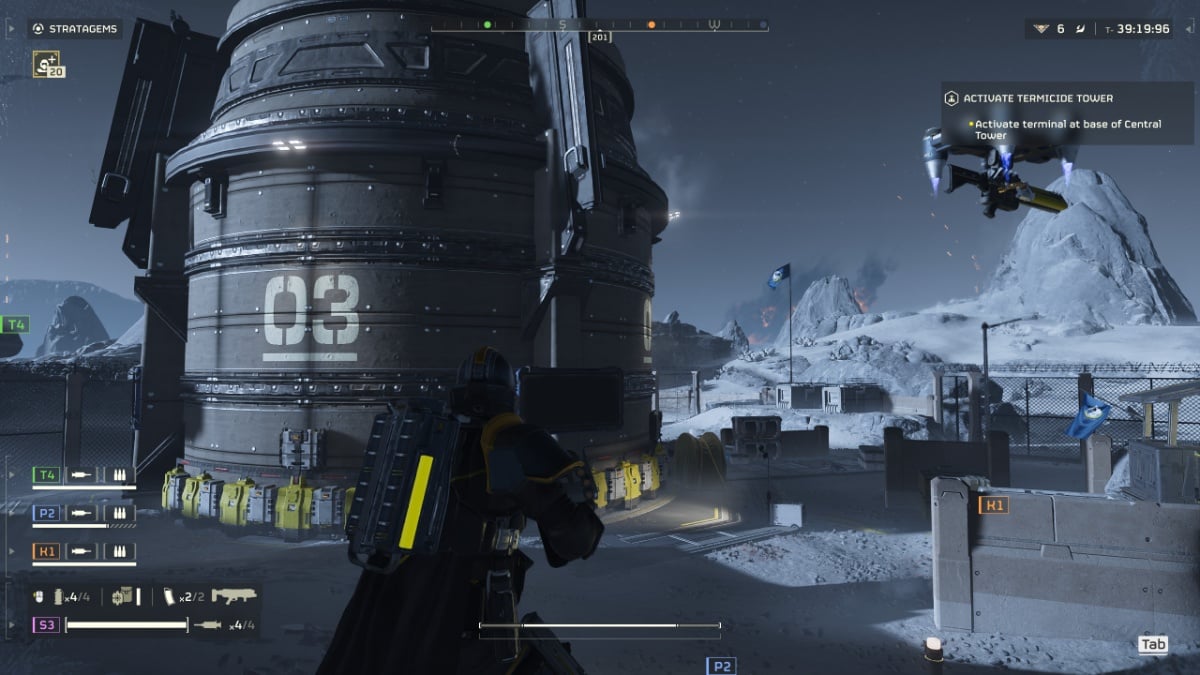Click your own S3 player tag
Image resolution: width=1200 pixels, height=675 pixels.
(x=46, y=625)
